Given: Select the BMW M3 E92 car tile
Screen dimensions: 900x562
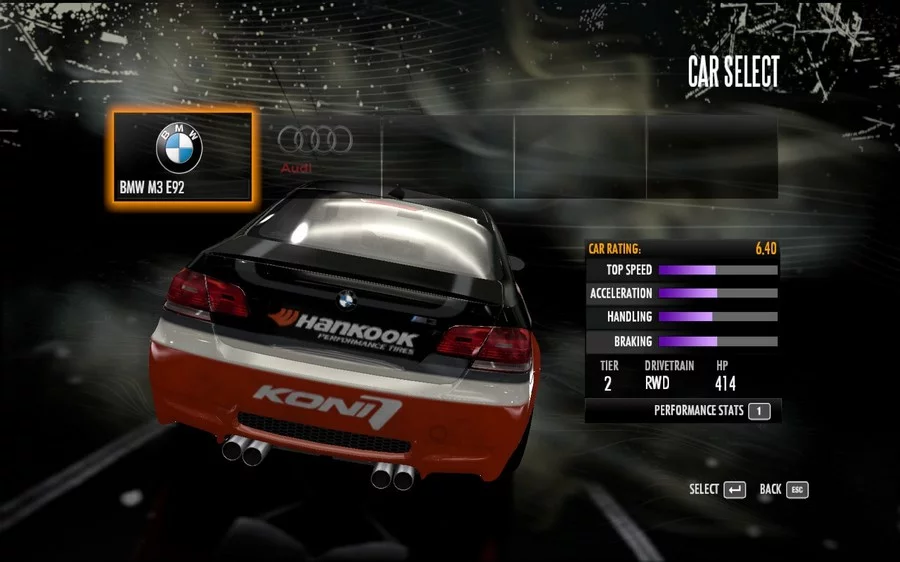Looking at the screenshot, I should [x=182, y=156].
